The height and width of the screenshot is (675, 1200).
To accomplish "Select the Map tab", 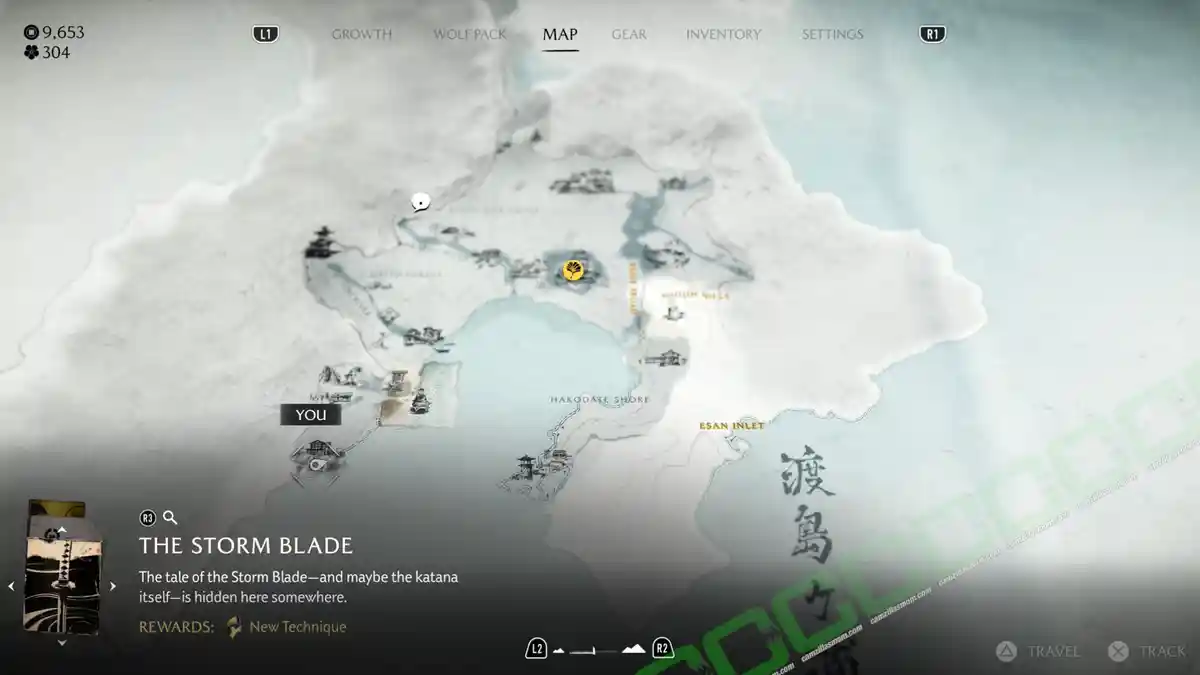I will click(560, 34).
